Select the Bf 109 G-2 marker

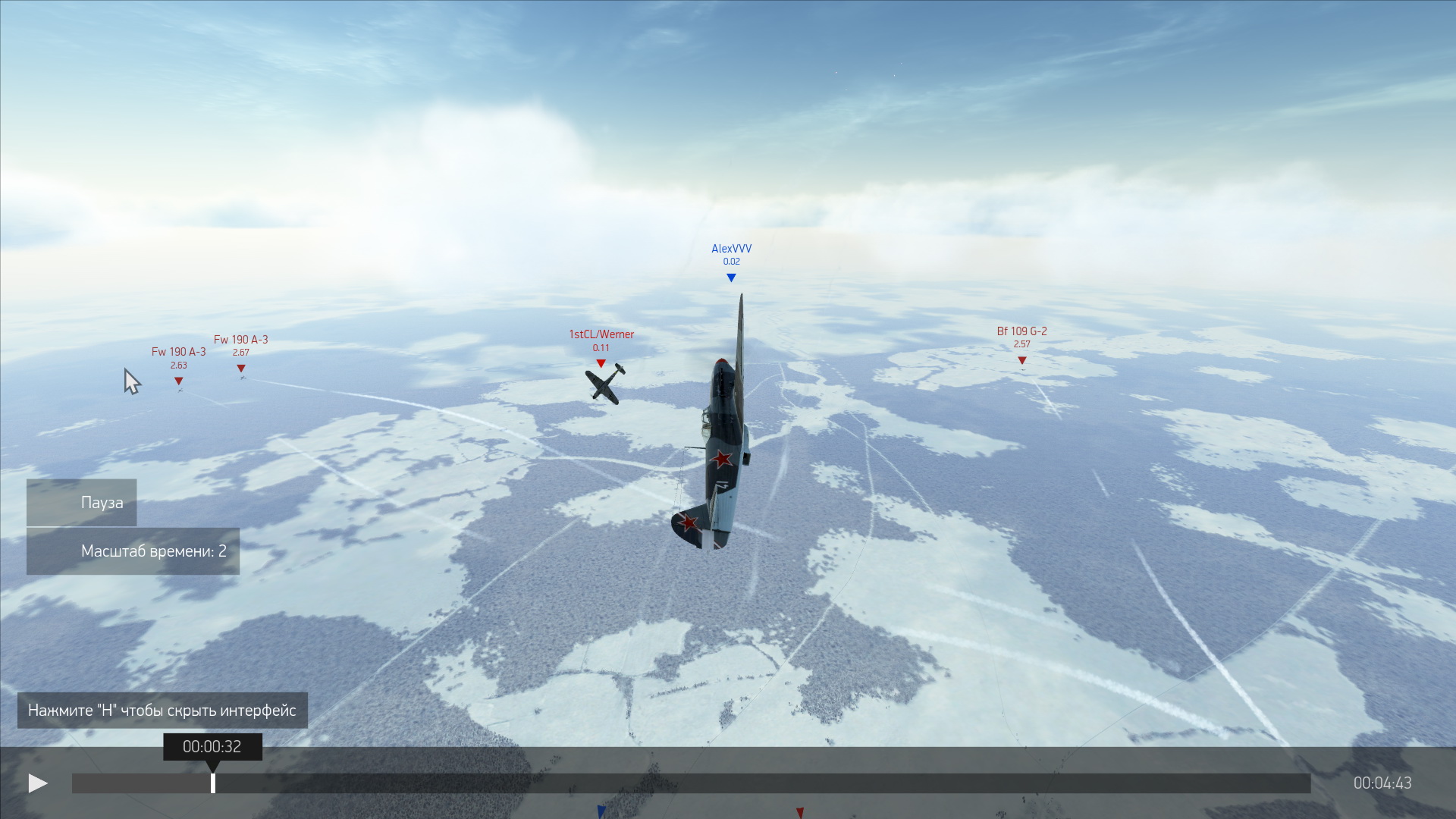pos(1021,360)
